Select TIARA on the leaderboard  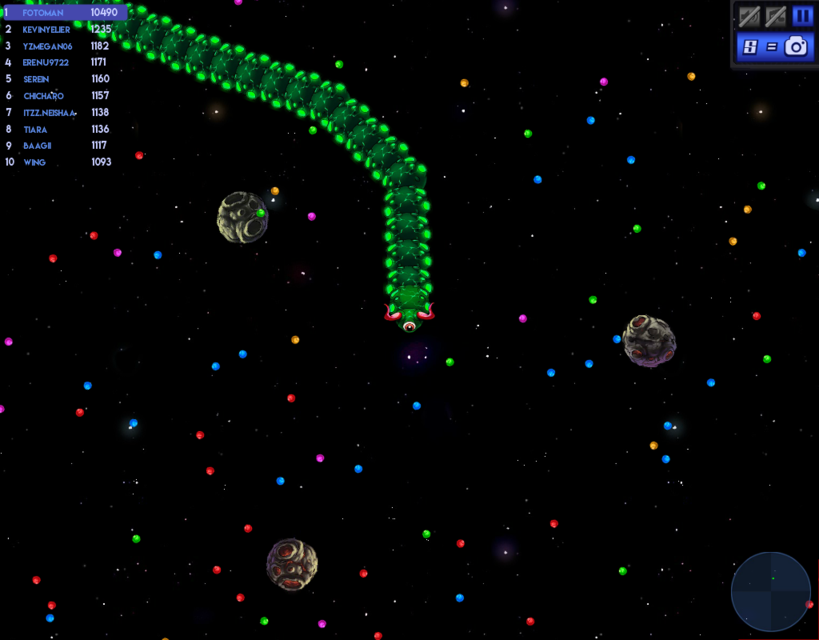60,129
